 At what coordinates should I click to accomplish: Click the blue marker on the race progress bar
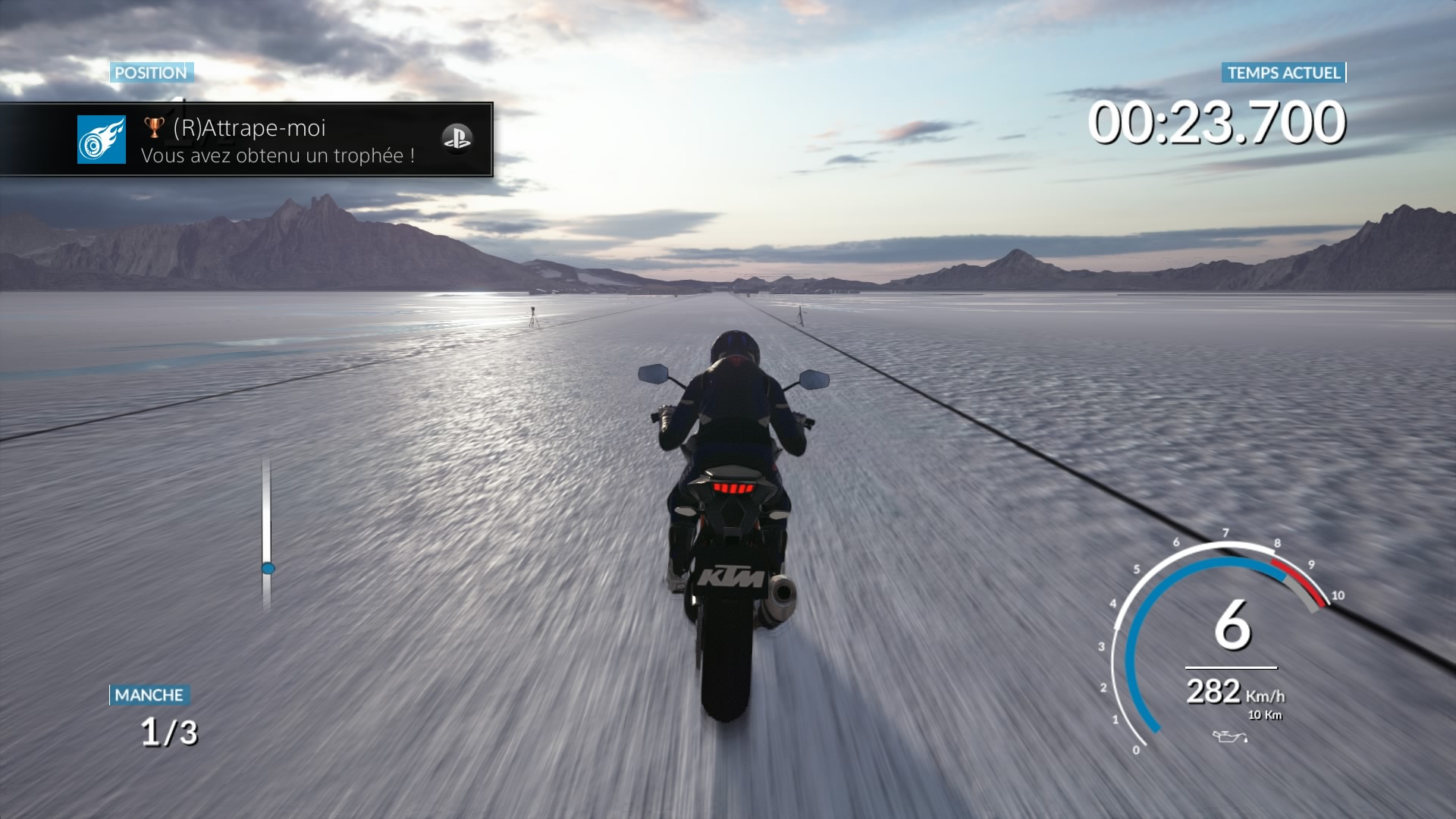[x=268, y=568]
